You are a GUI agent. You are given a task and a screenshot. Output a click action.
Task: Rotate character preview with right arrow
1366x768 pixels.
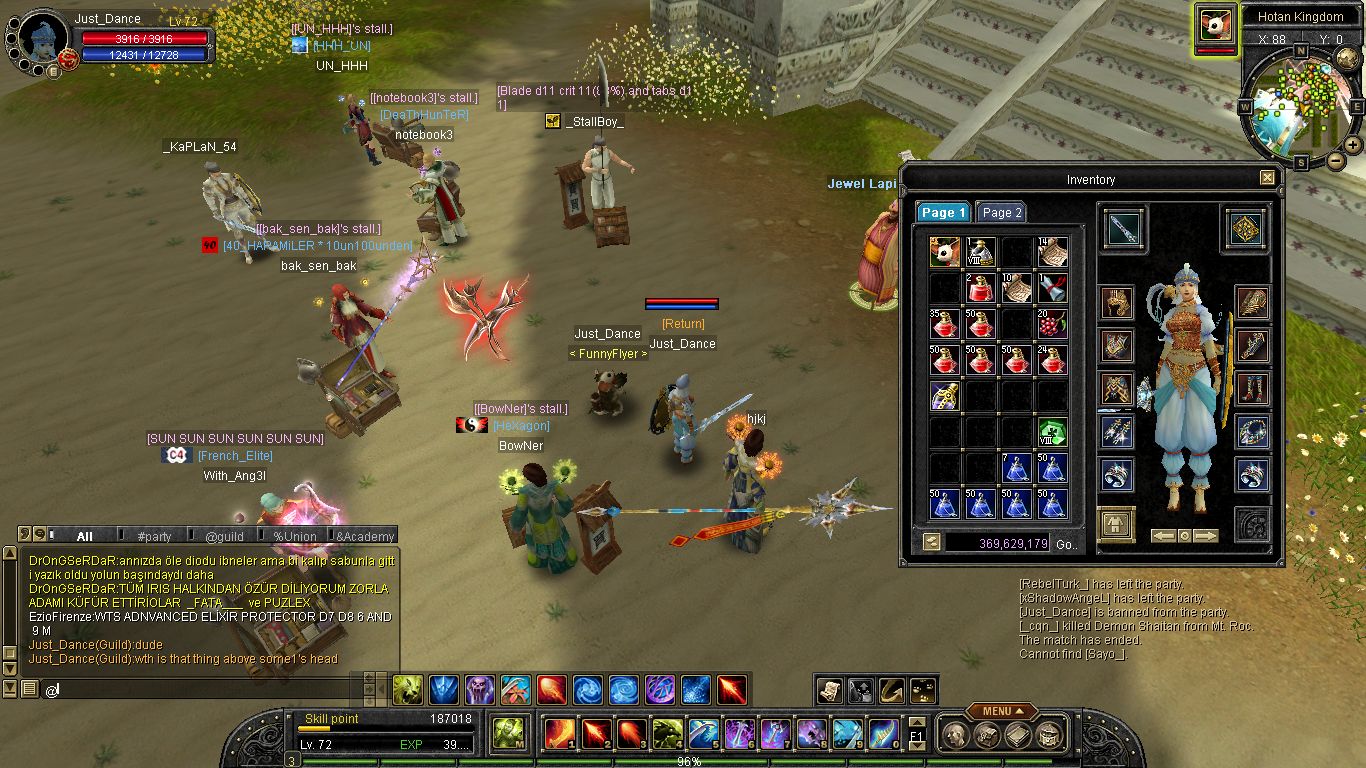(1207, 536)
